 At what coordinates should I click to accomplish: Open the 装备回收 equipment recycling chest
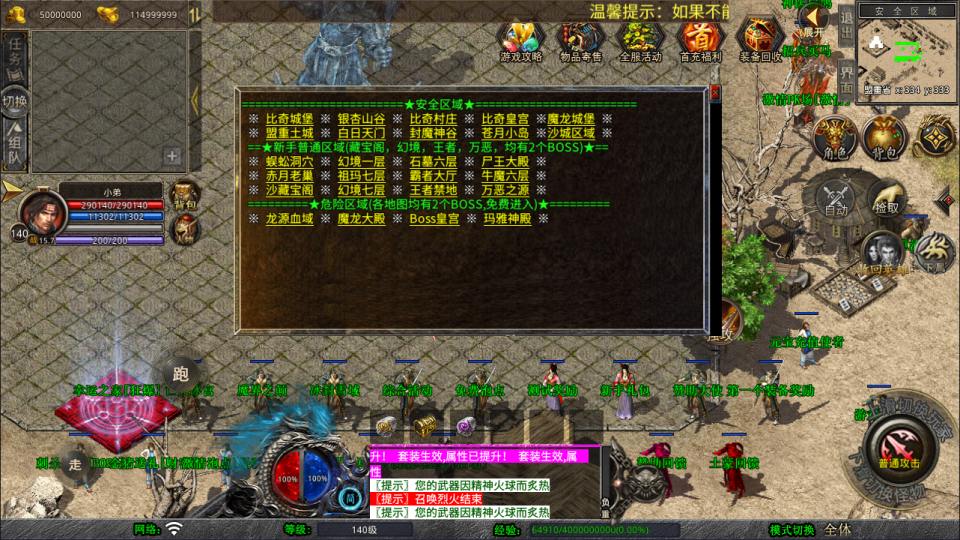(x=760, y=38)
